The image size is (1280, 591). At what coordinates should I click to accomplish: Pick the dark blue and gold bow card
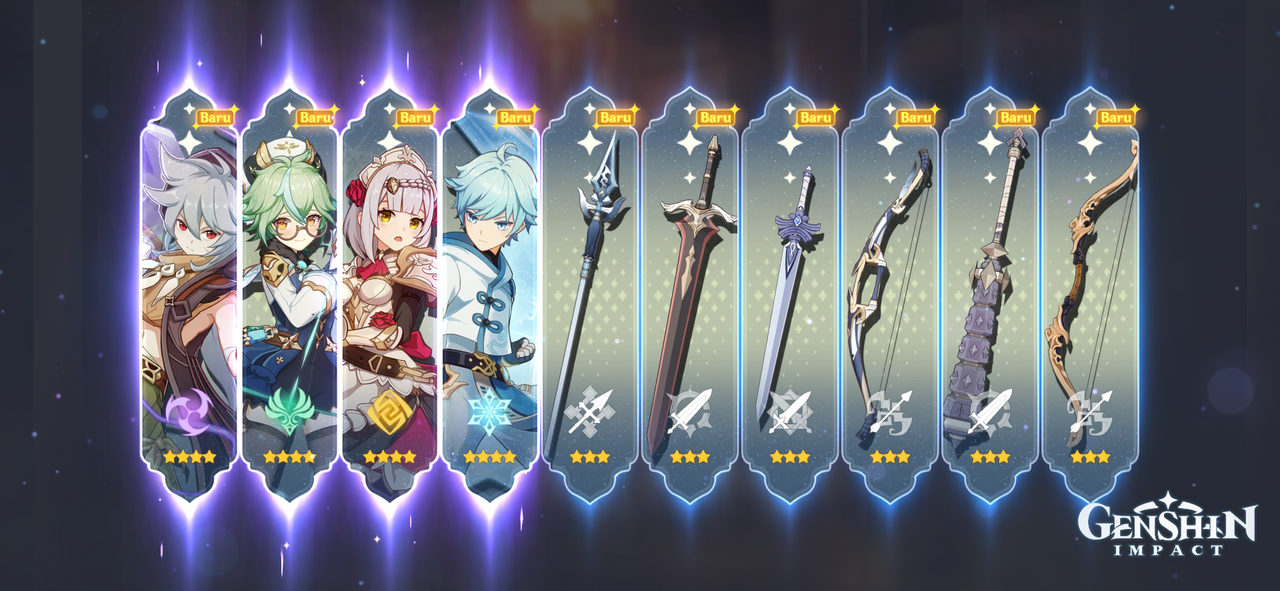pos(890,300)
